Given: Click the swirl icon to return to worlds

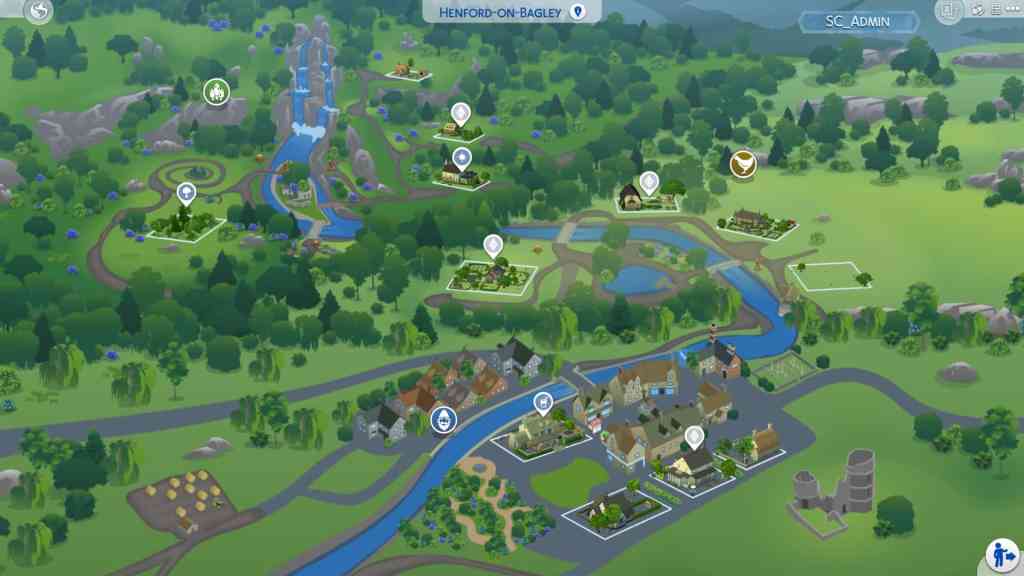Looking at the screenshot, I should click(x=38, y=11).
